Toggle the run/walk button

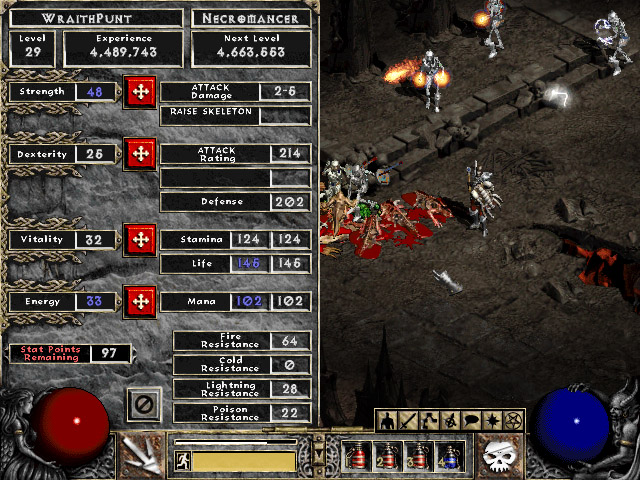[x=182, y=461]
